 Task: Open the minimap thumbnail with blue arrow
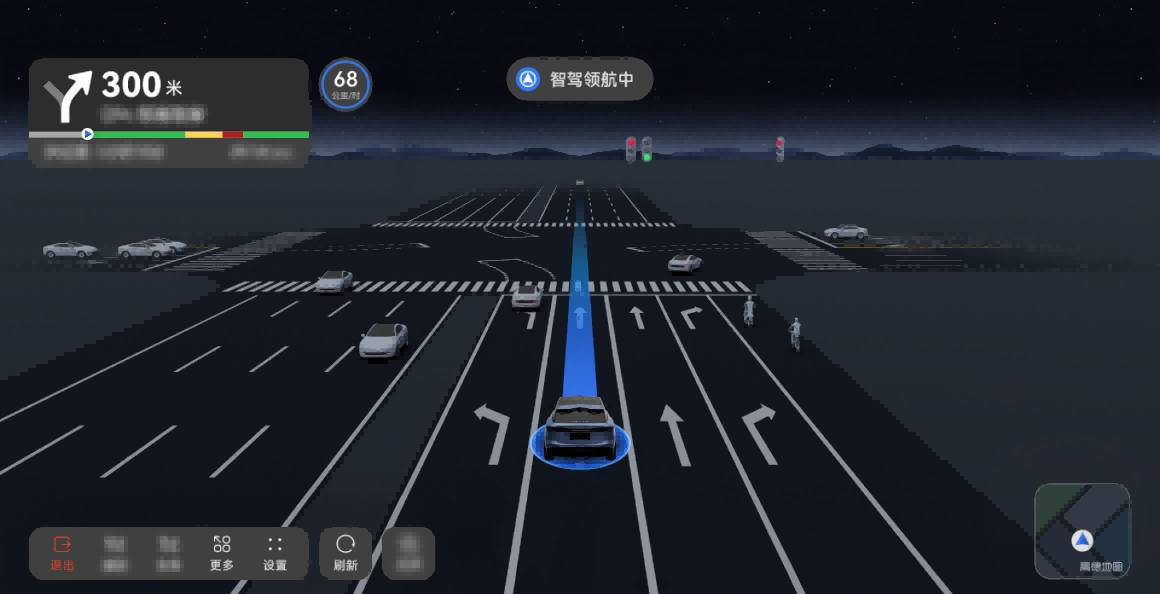tap(1082, 531)
